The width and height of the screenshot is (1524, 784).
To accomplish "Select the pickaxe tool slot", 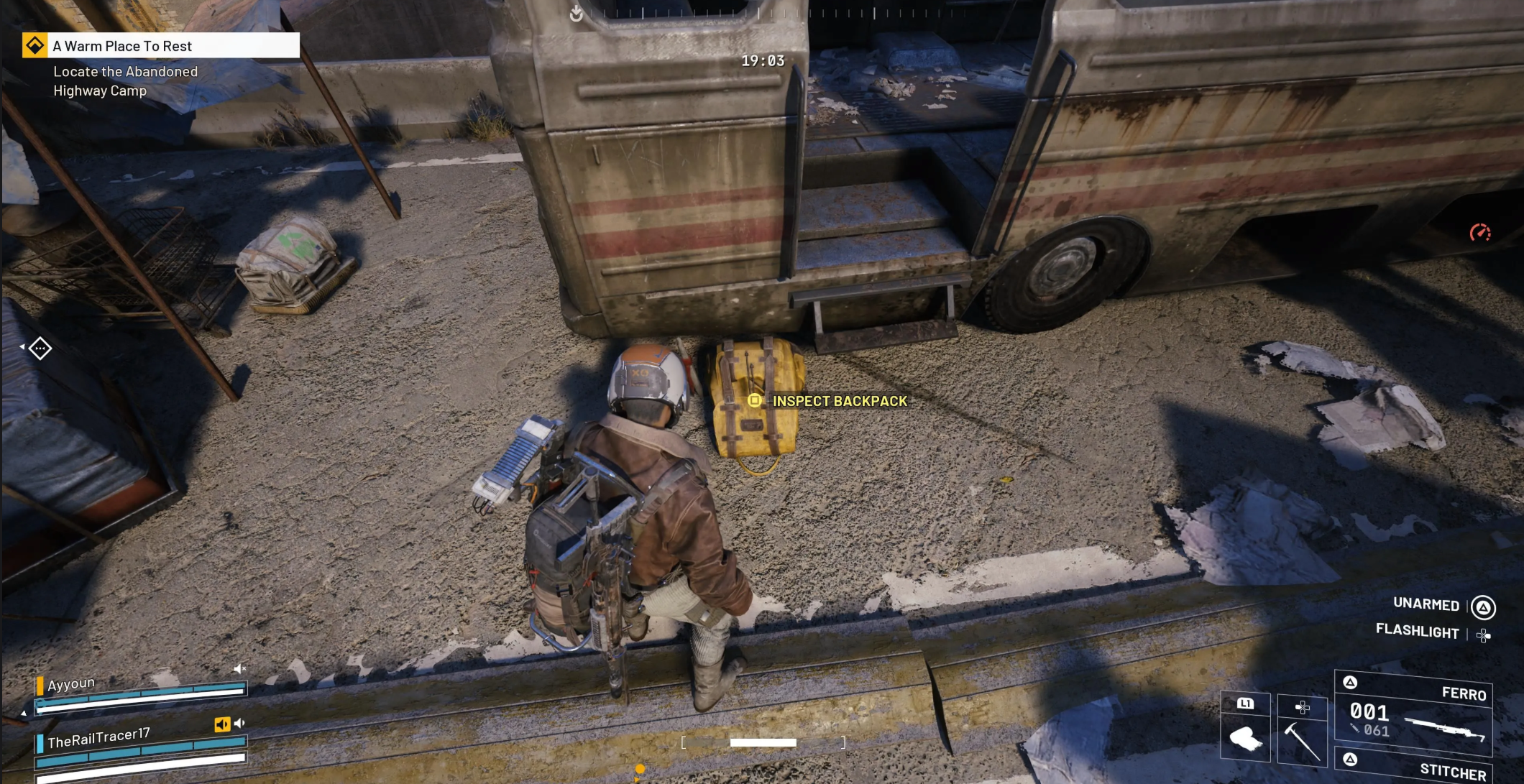I will [1302, 731].
